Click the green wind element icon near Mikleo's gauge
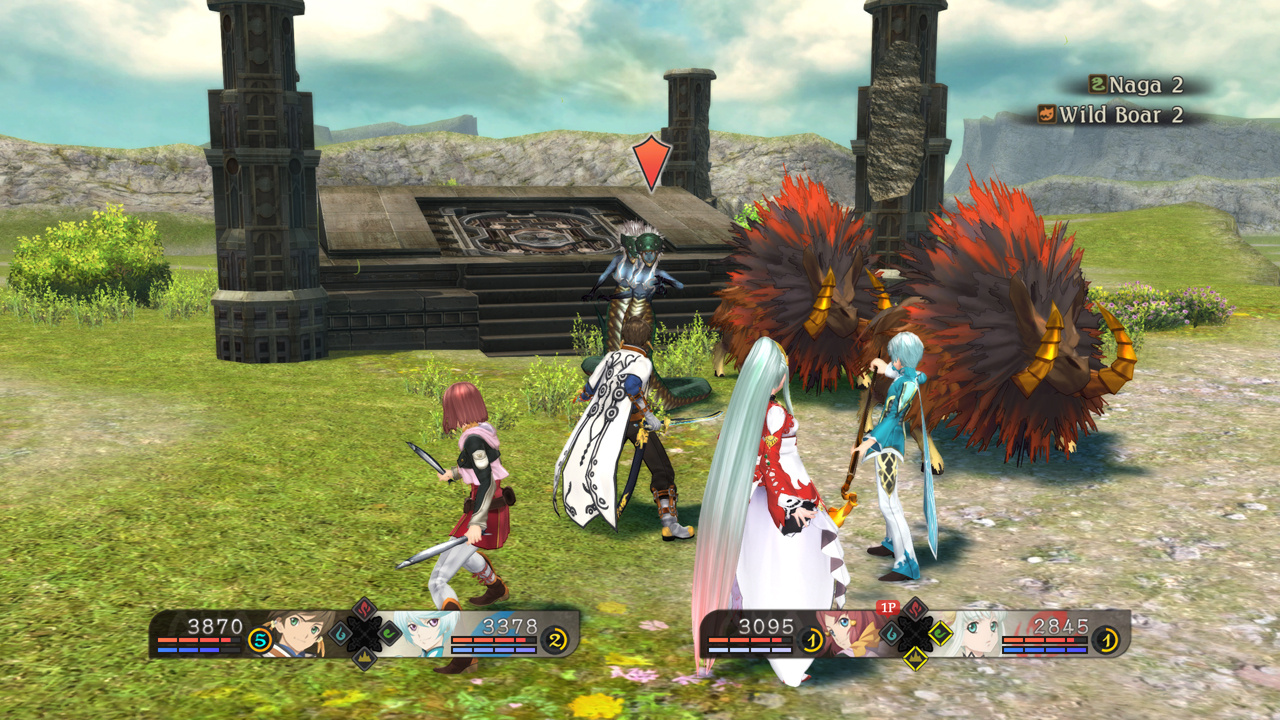This screenshot has height=720, width=1280. tap(391, 635)
